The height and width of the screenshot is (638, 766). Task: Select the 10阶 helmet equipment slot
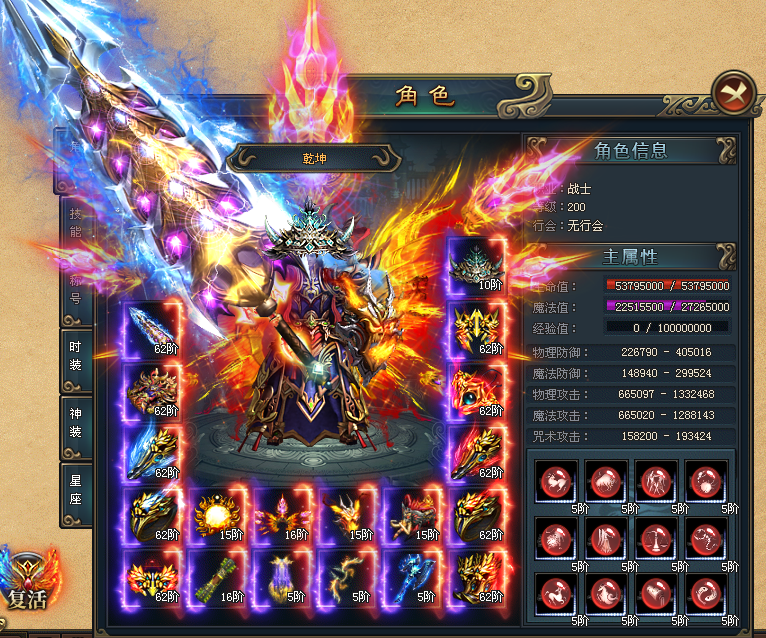point(475,266)
